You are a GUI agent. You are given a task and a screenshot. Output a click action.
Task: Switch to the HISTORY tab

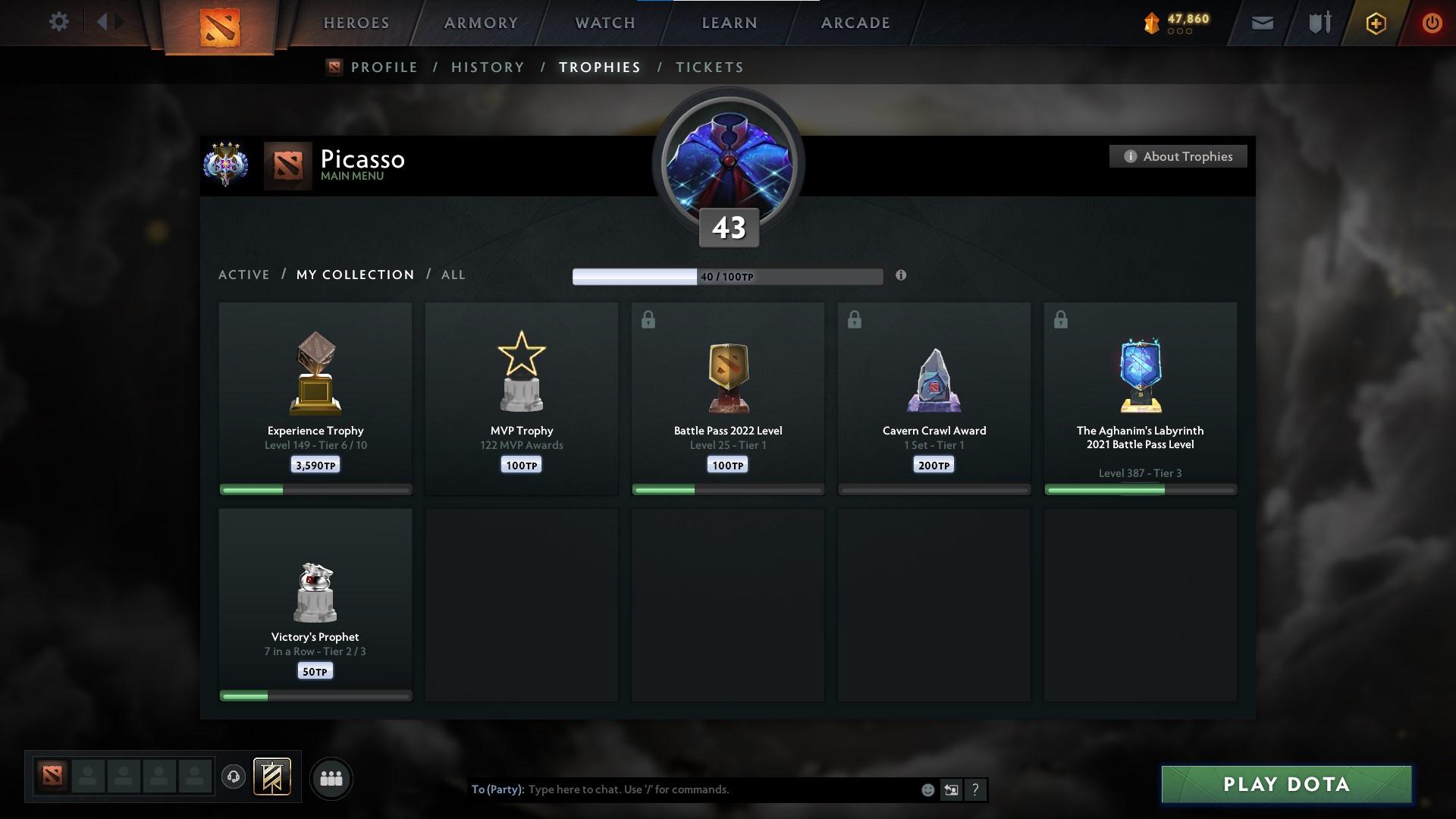tap(488, 67)
